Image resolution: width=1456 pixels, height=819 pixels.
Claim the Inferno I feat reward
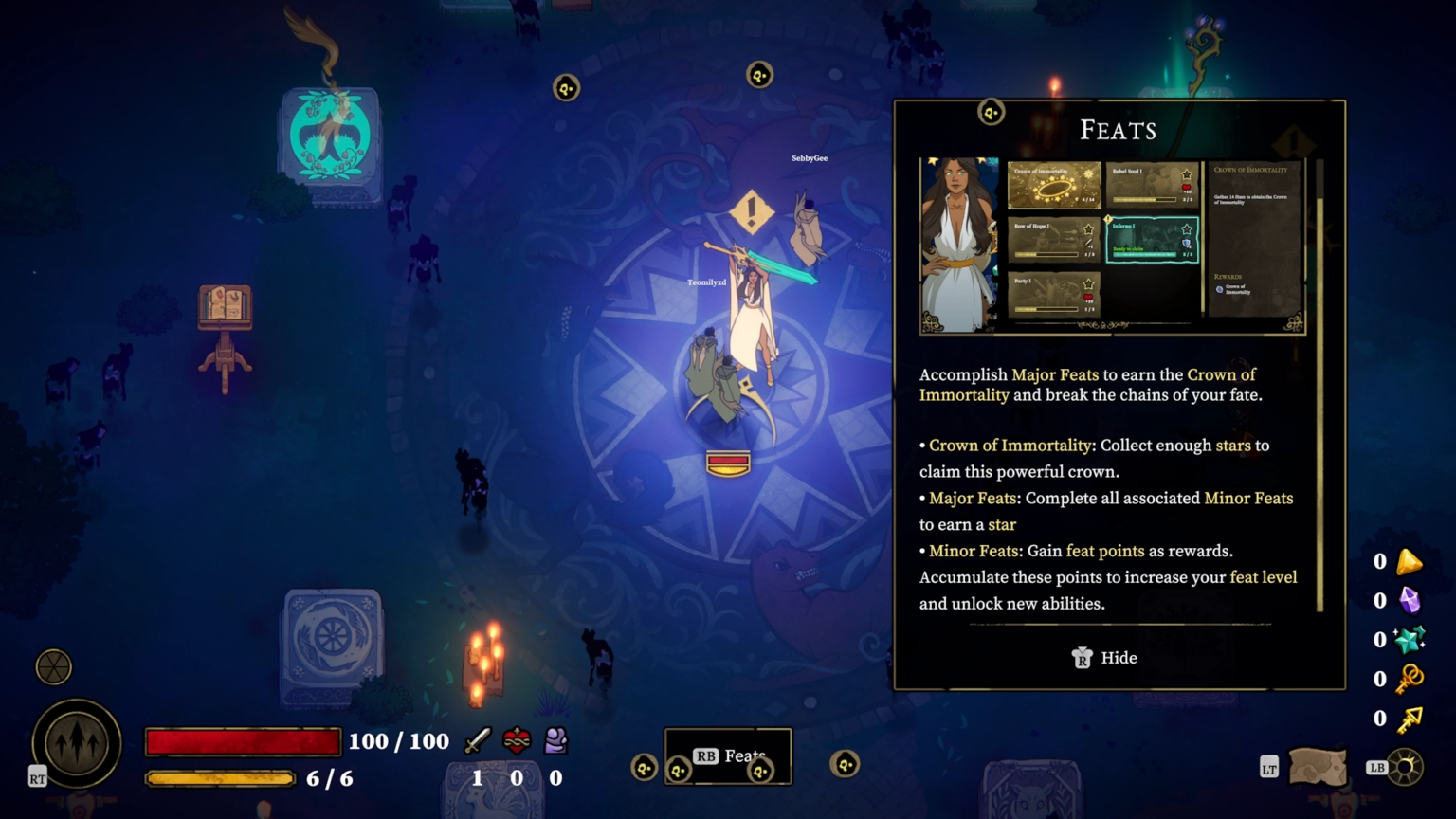[x=1152, y=240]
